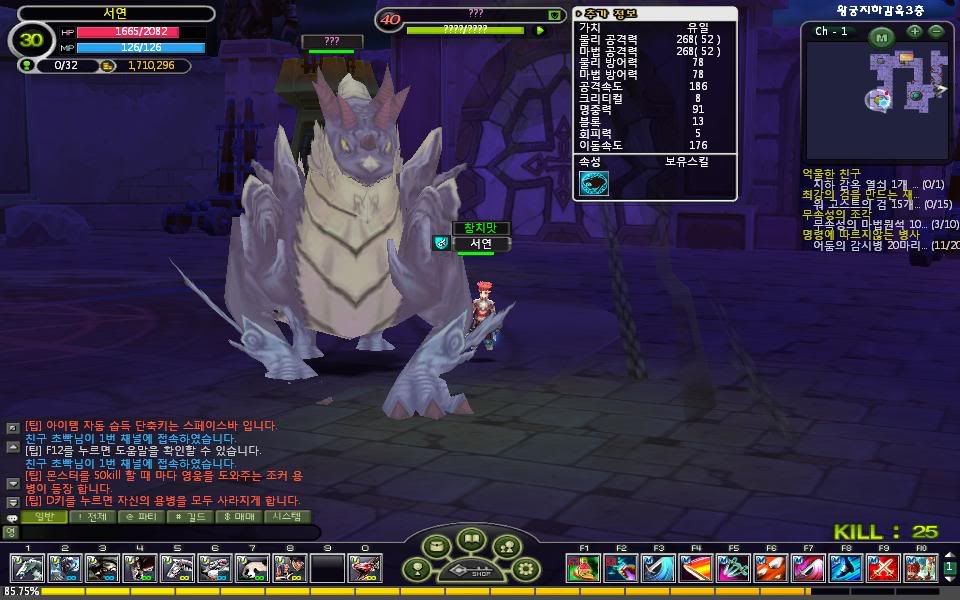Image resolution: width=960 pixels, height=600 pixels.
Task: Select the panda mercenary in slot 7
Action: [x=250, y=568]
